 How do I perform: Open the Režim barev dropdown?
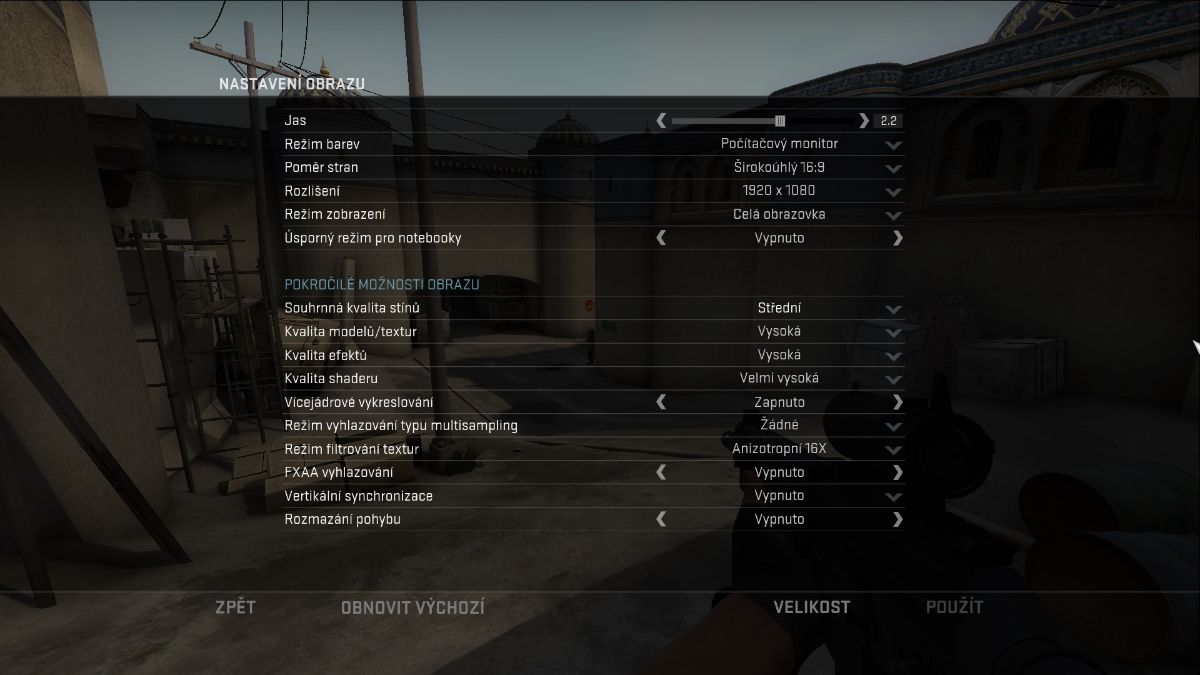pyautogui.click(x=893, y=144)
